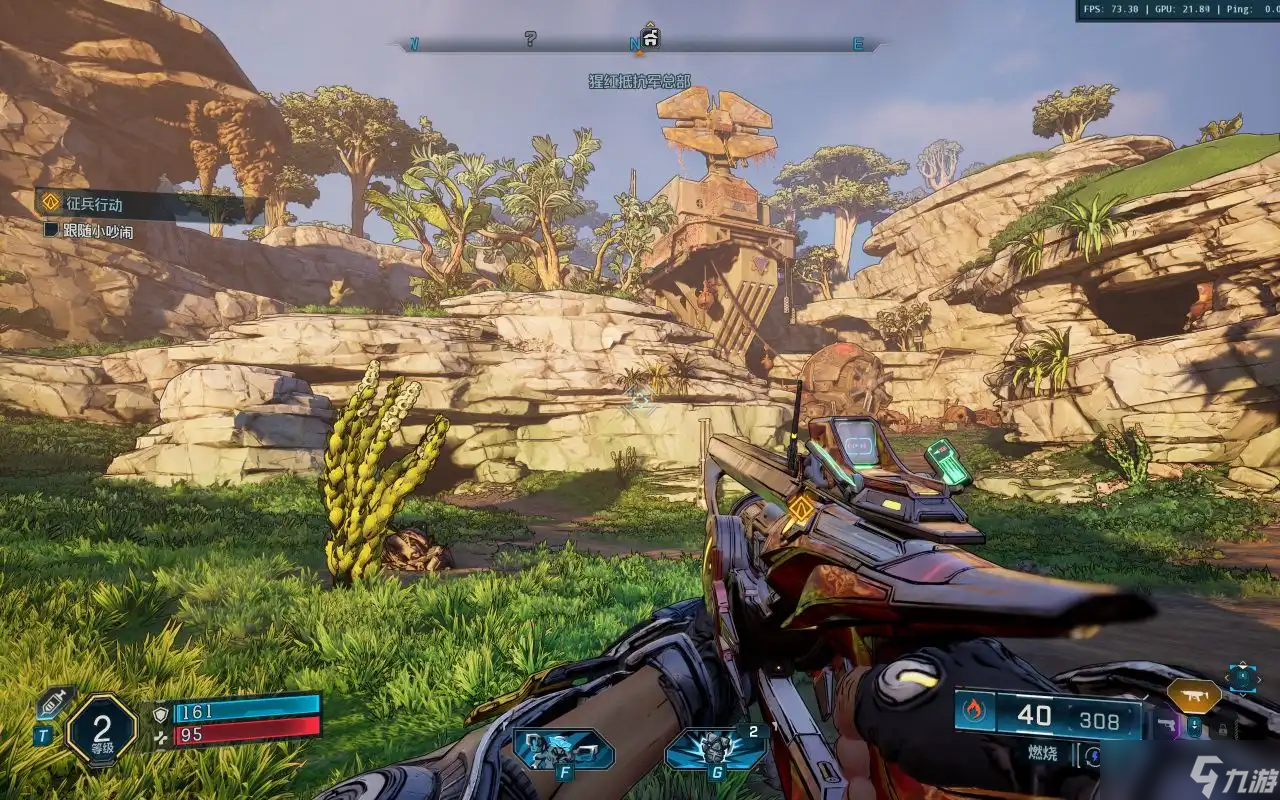Throw the grenade ability icon
The image size is (1280, 800).
click(x=715, y=749)
